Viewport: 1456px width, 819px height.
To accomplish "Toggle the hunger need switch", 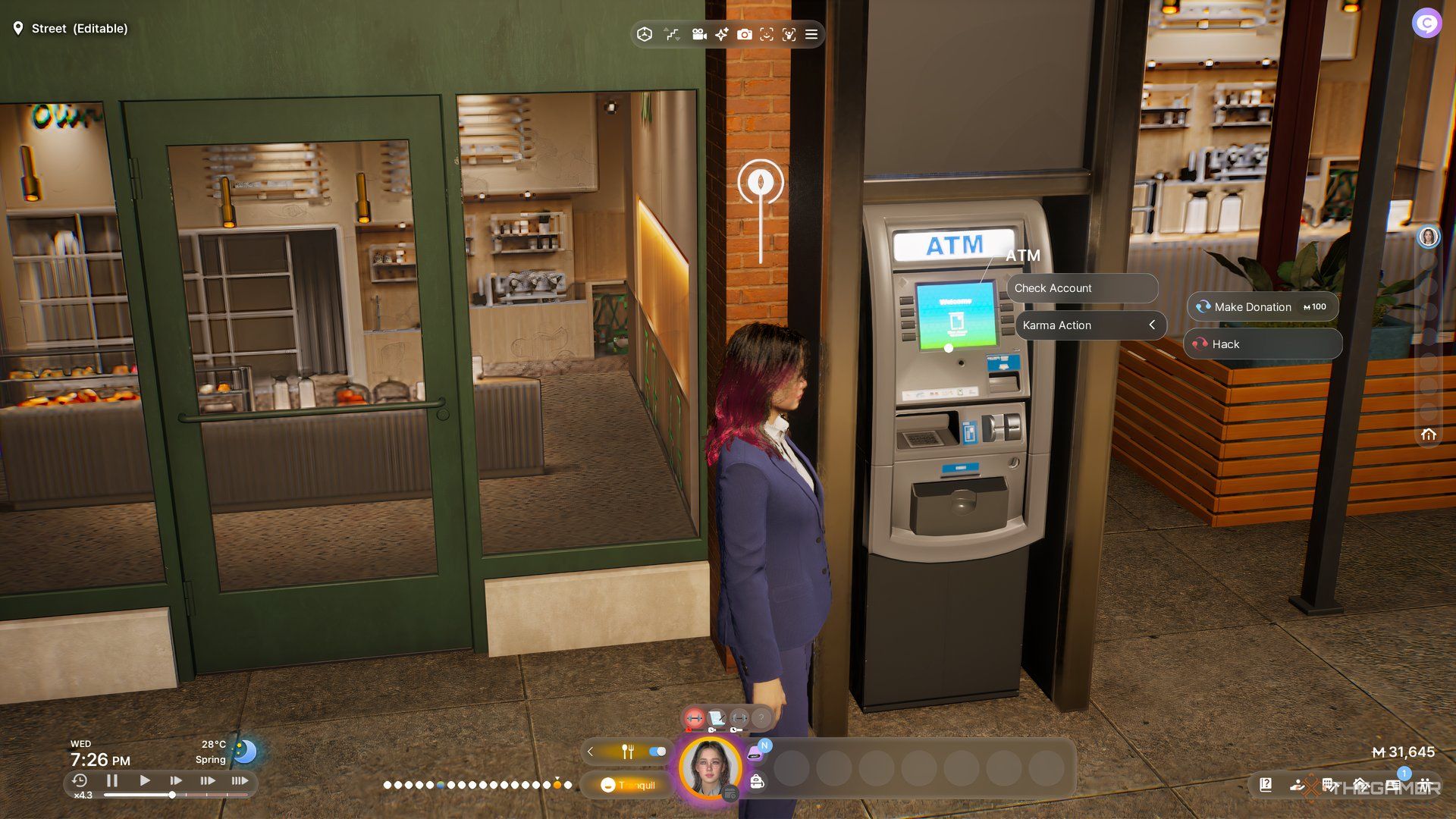I will (x=657, y=750).
